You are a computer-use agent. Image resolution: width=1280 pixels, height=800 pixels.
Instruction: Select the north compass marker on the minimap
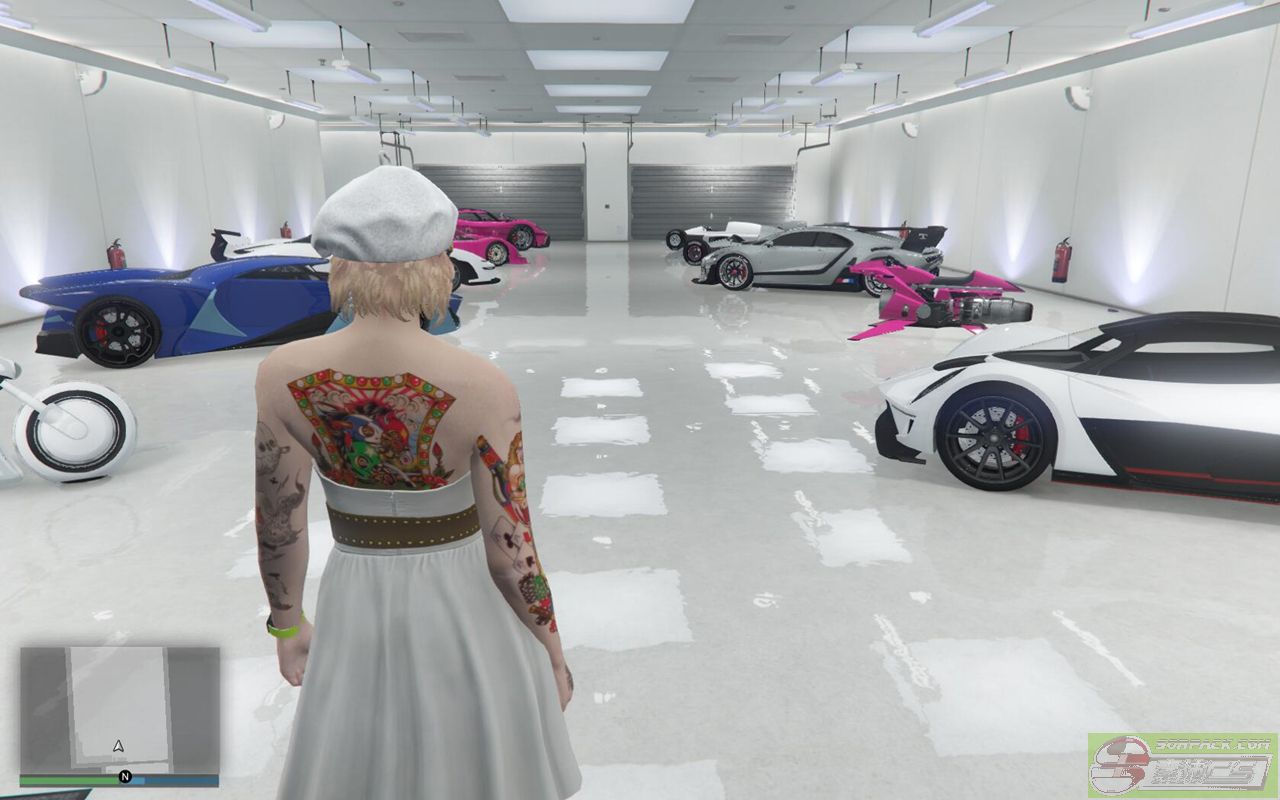click(125, 777)
